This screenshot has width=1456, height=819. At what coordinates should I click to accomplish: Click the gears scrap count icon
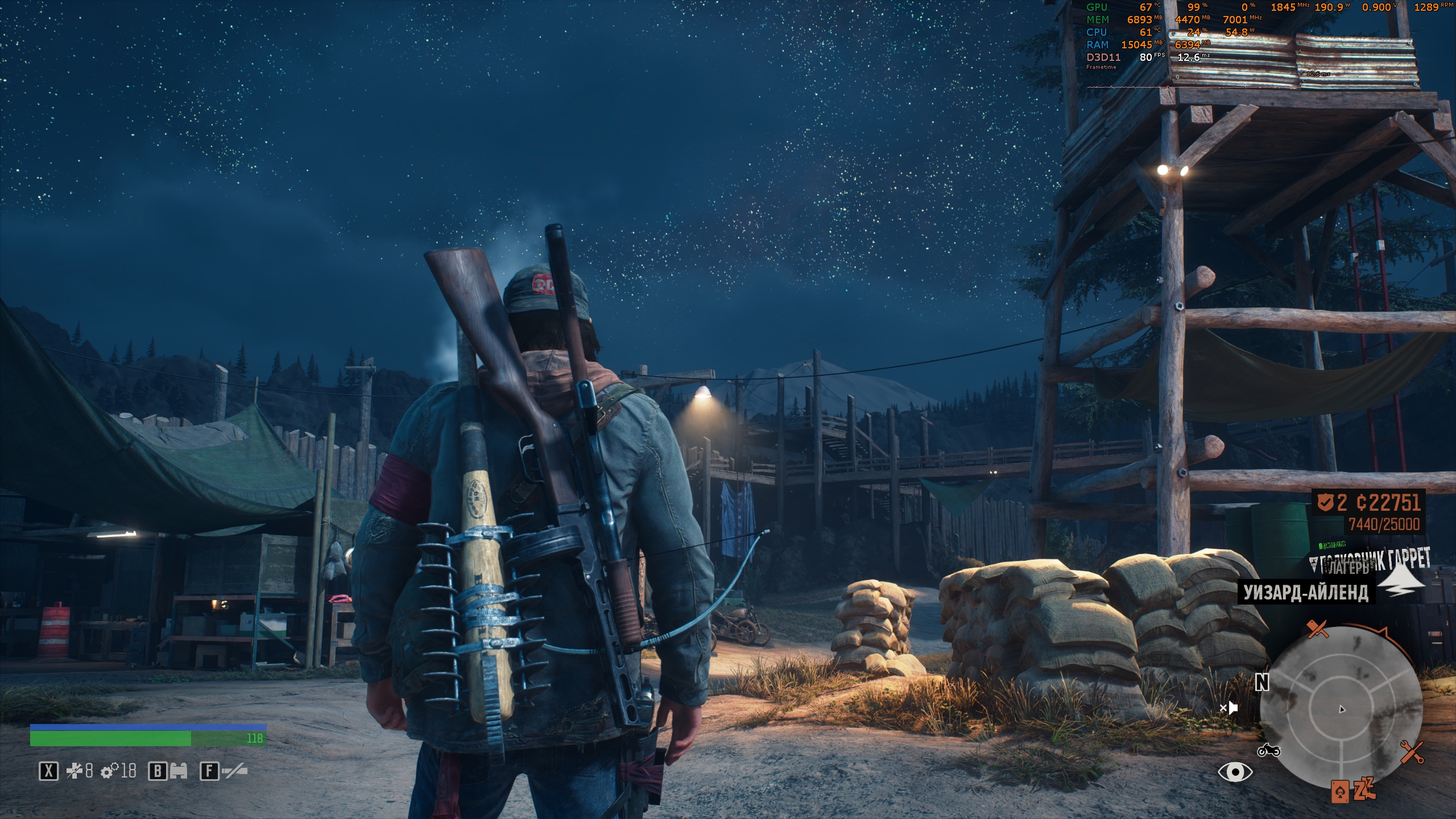point(109,771)
